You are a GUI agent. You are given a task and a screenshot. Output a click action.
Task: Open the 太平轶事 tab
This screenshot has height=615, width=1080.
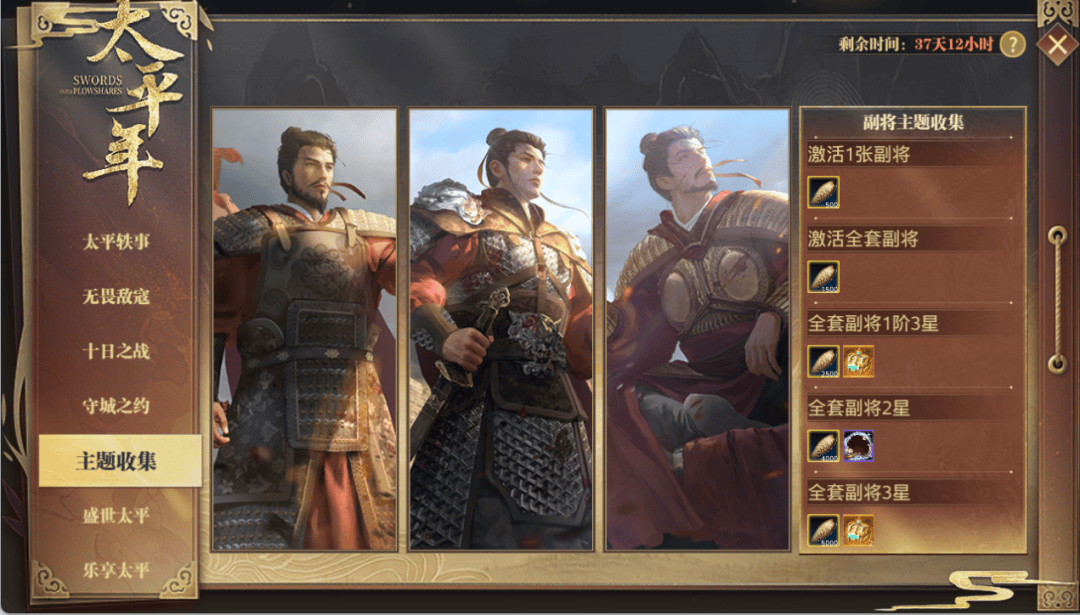tap(116, 241)
